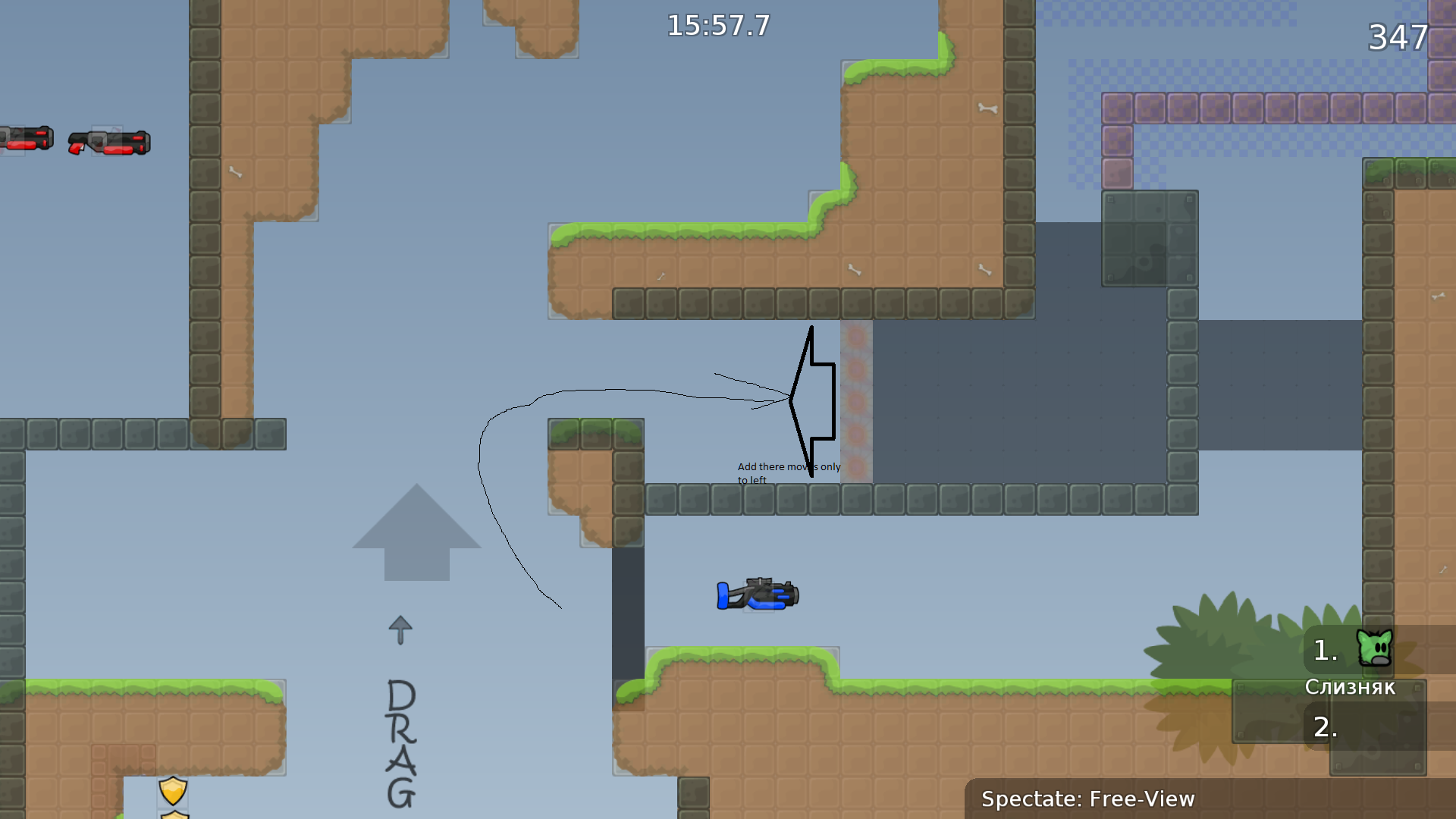Select the player name Слизняк

[1351, 687]
